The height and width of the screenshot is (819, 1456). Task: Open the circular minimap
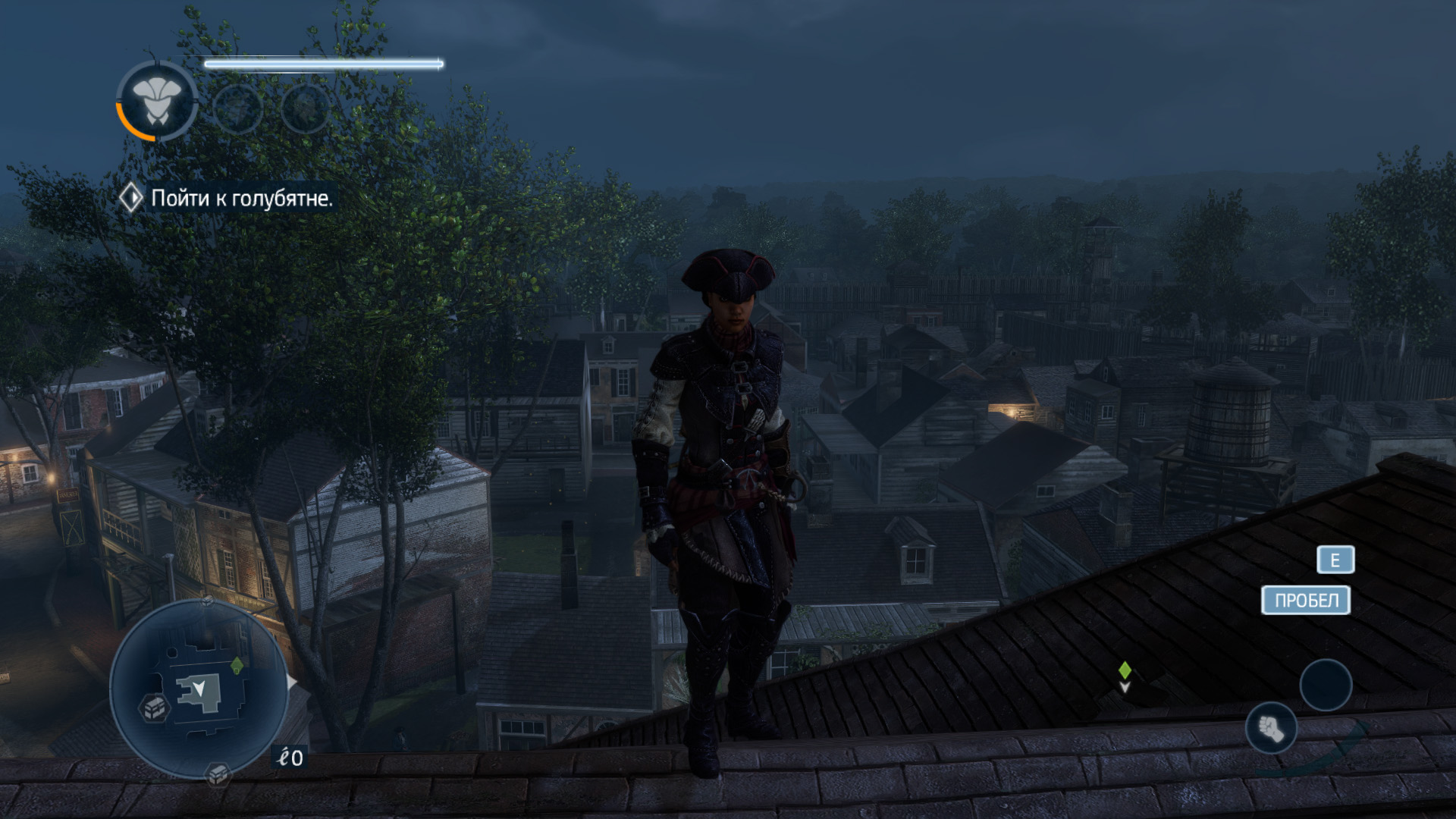pos(198,689)
